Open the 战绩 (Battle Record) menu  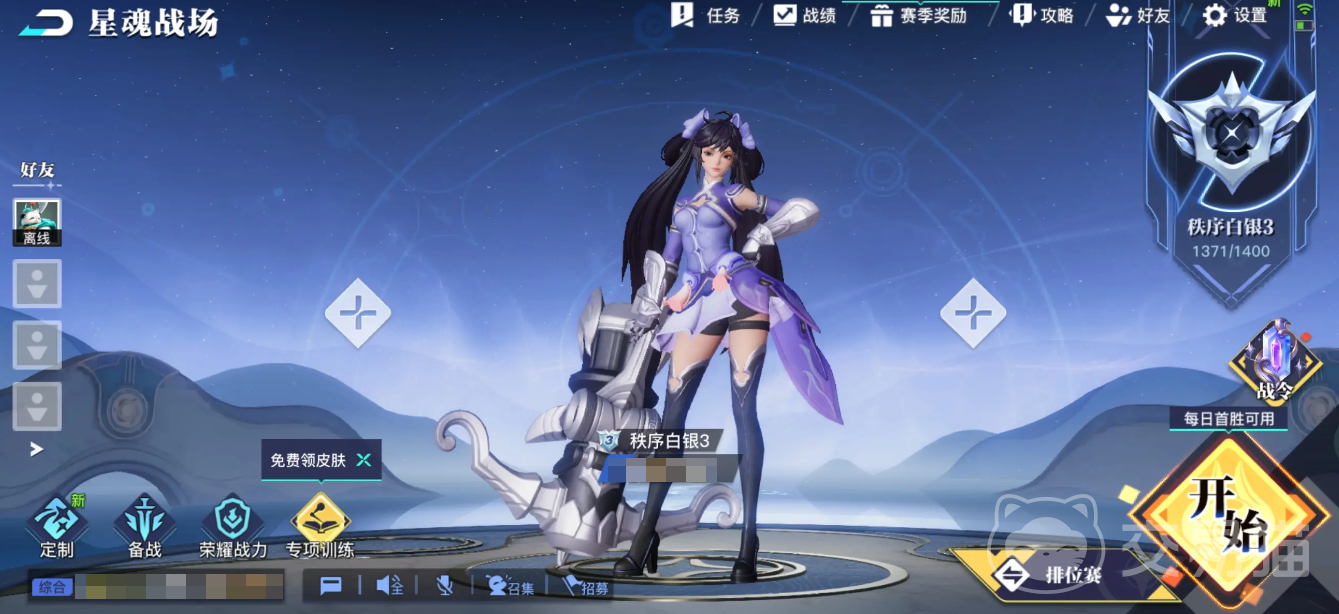(805, 15)
